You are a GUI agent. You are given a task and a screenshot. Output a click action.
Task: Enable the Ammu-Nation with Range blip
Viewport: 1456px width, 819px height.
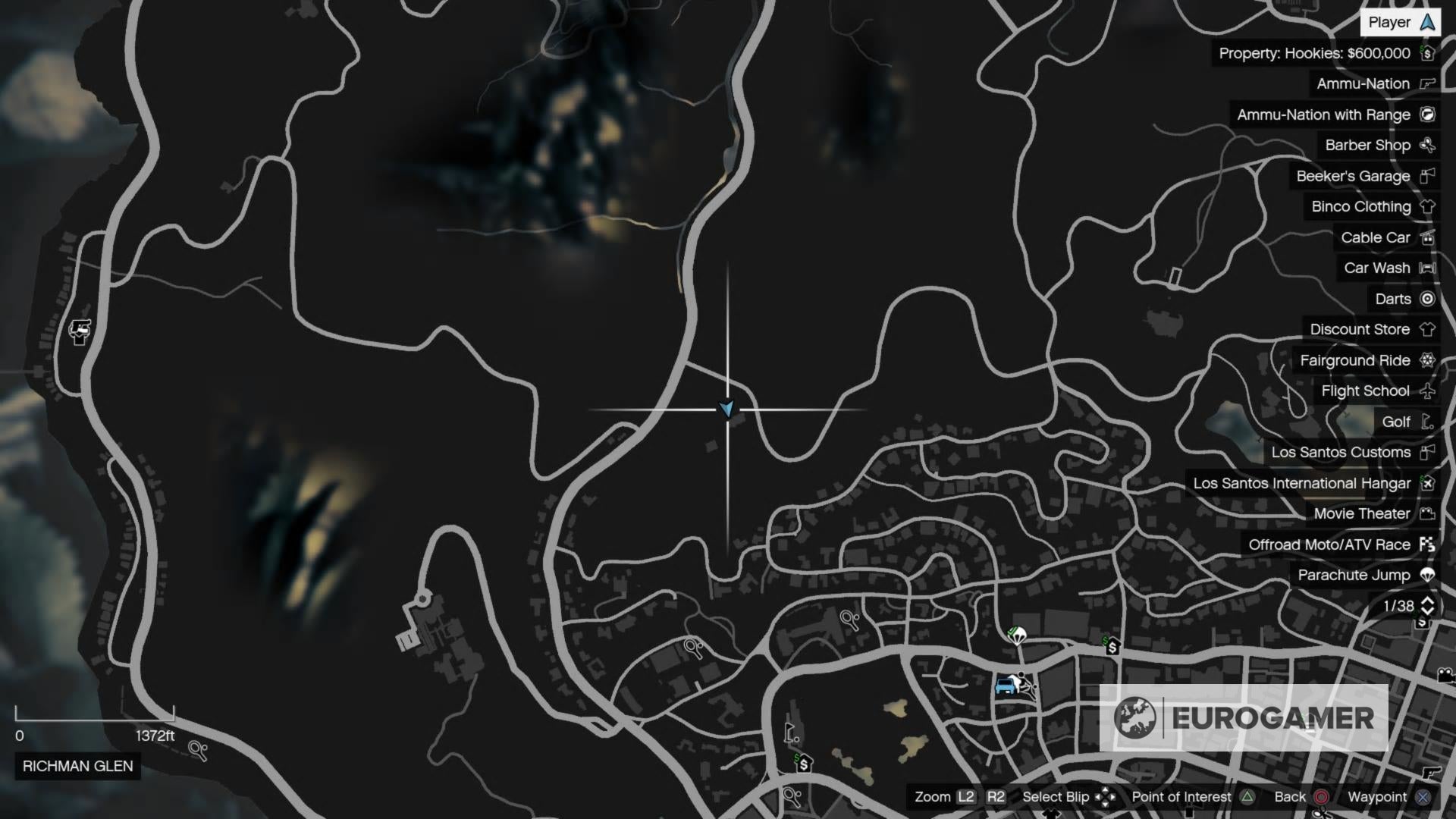click(x=1429, y=115)
